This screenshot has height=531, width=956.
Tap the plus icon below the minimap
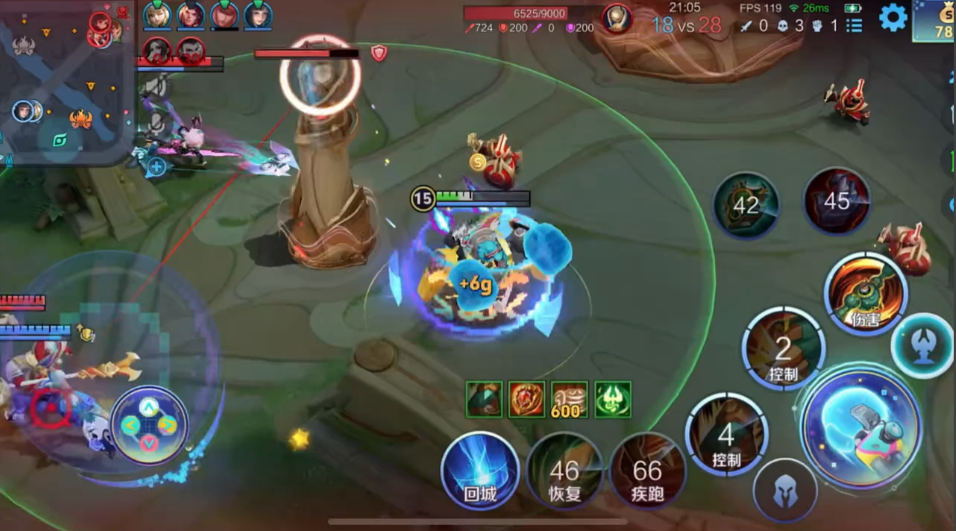coord(157,166)
